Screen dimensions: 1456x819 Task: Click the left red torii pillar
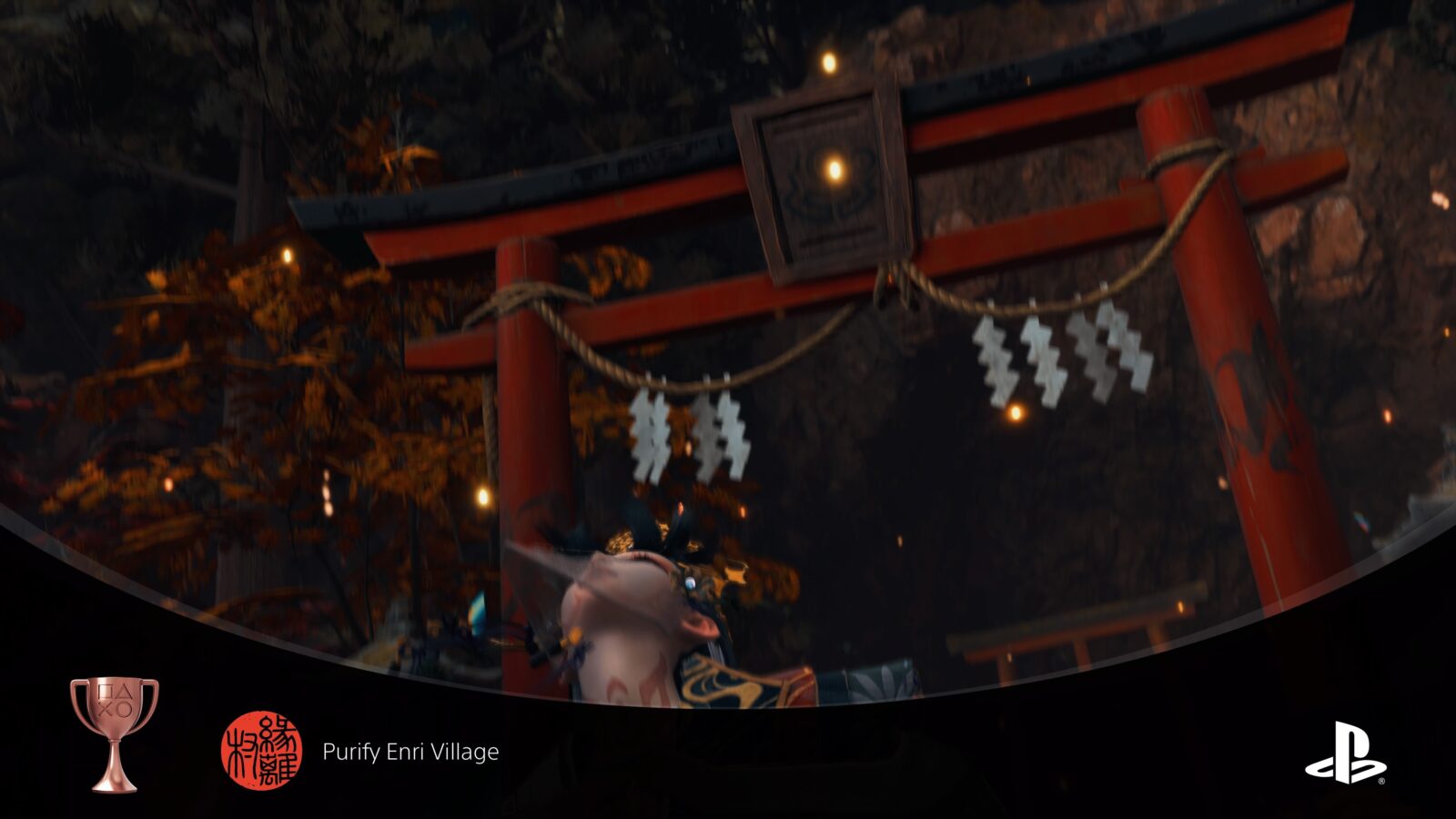[x=528, y=409]
